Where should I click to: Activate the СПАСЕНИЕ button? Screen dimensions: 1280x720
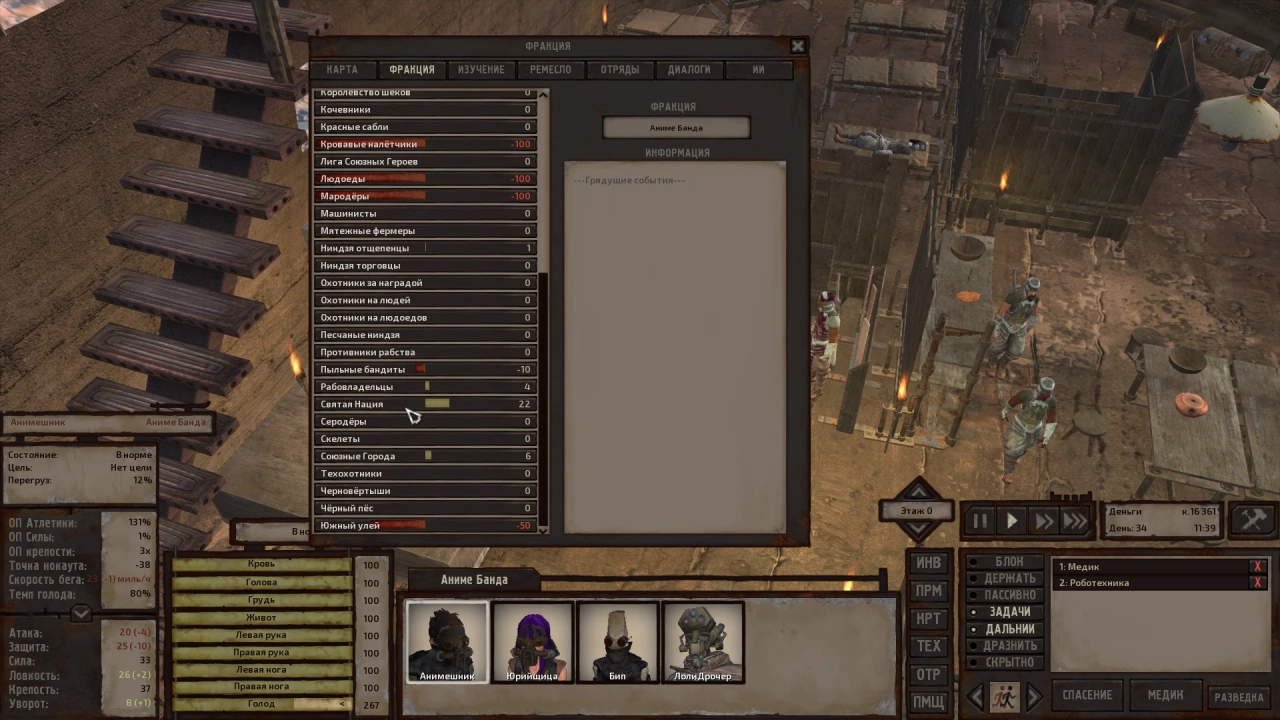pos(1087,695)
